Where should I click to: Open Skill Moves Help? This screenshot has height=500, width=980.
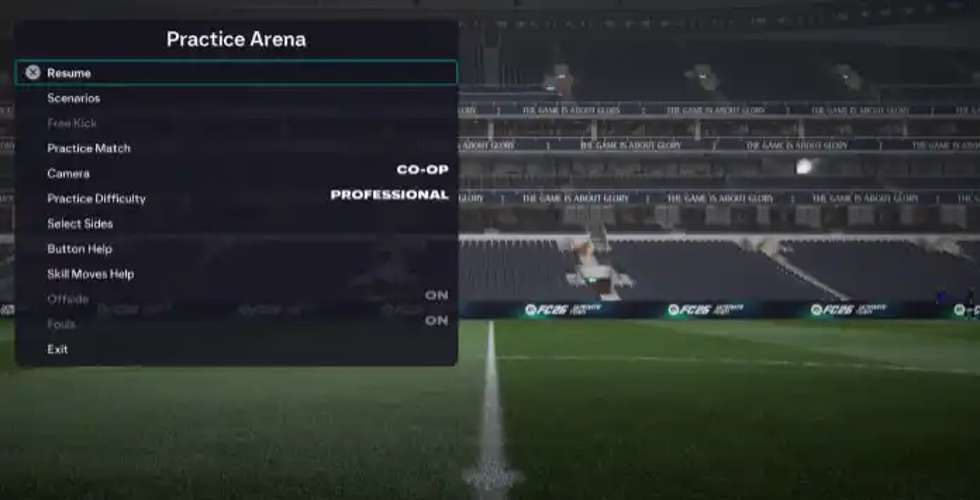coord(90,273)
